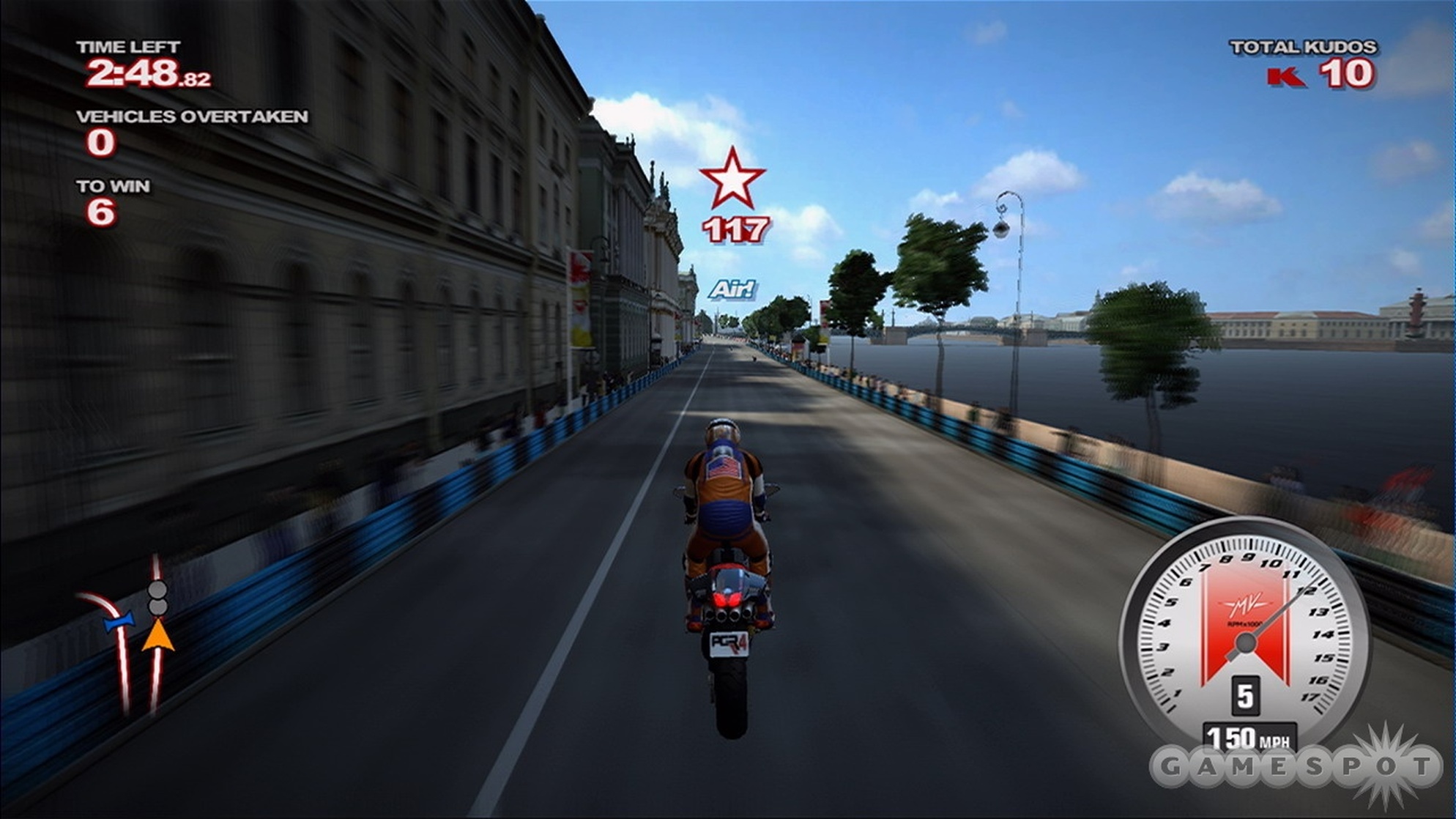Click the Air! trick indicator
Screen dimensions: 1456x819
[735, 288]
